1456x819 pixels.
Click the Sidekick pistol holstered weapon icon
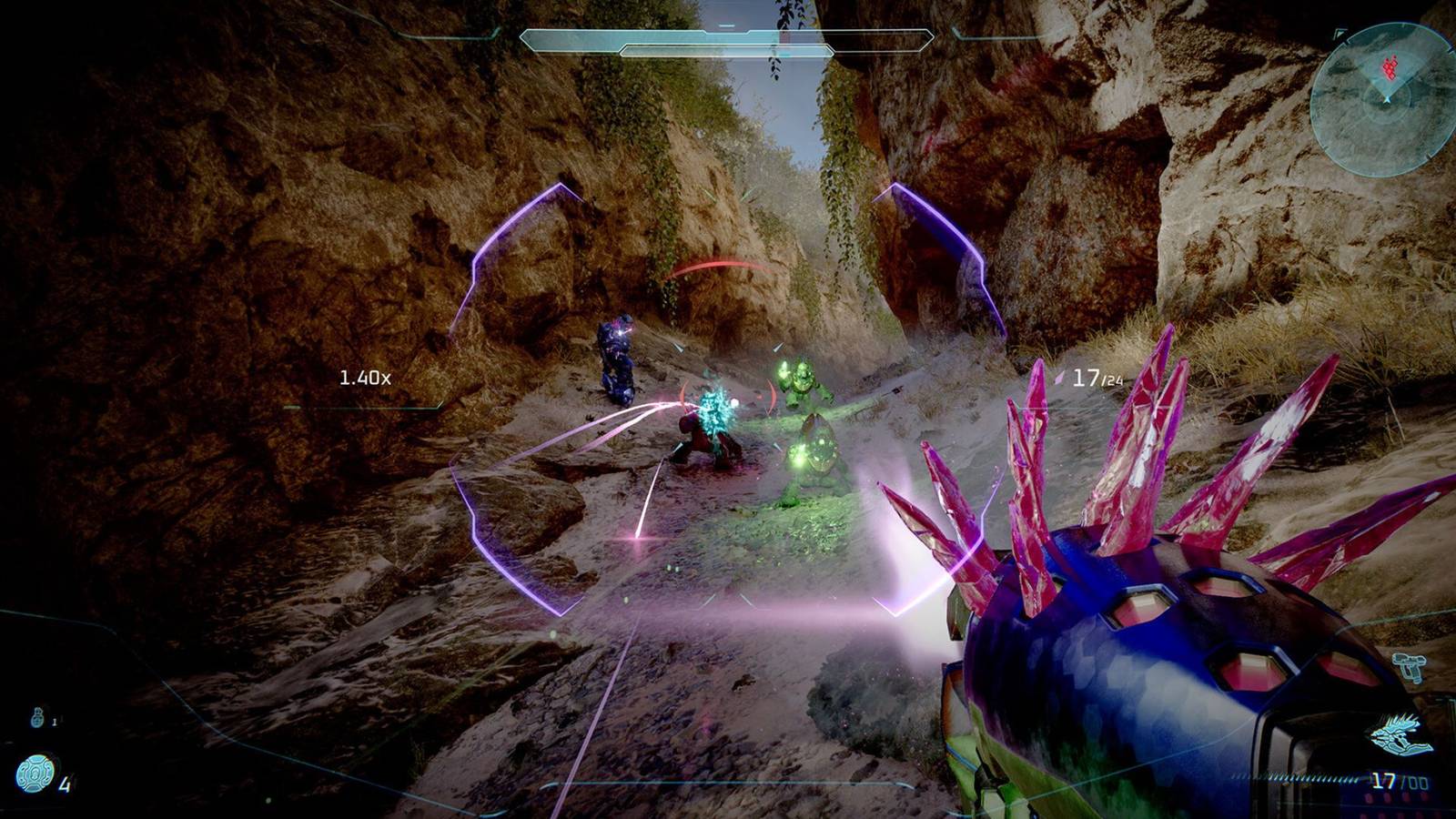(1409, 665)
